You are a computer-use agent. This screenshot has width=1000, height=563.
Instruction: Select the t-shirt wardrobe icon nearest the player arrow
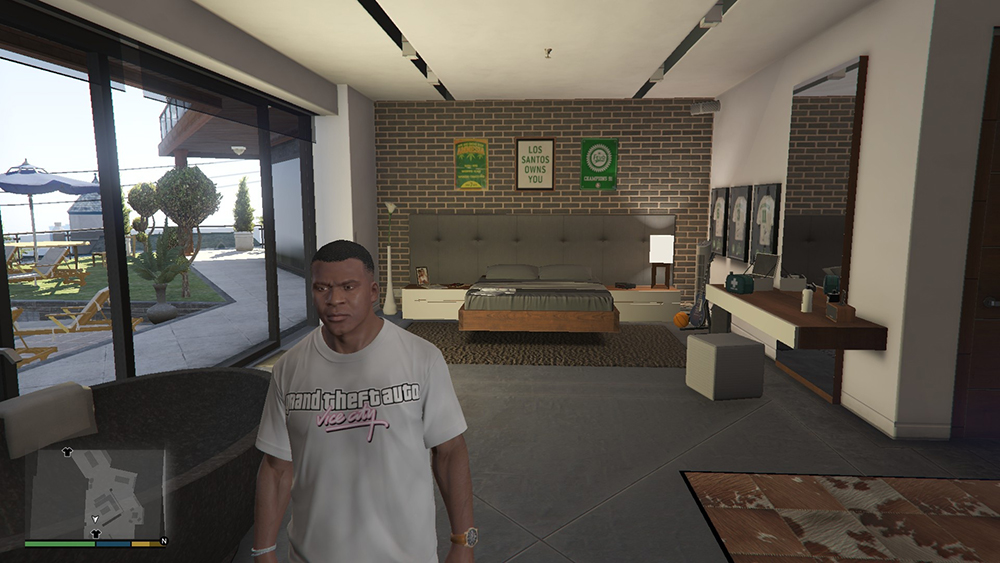point(96,534)
